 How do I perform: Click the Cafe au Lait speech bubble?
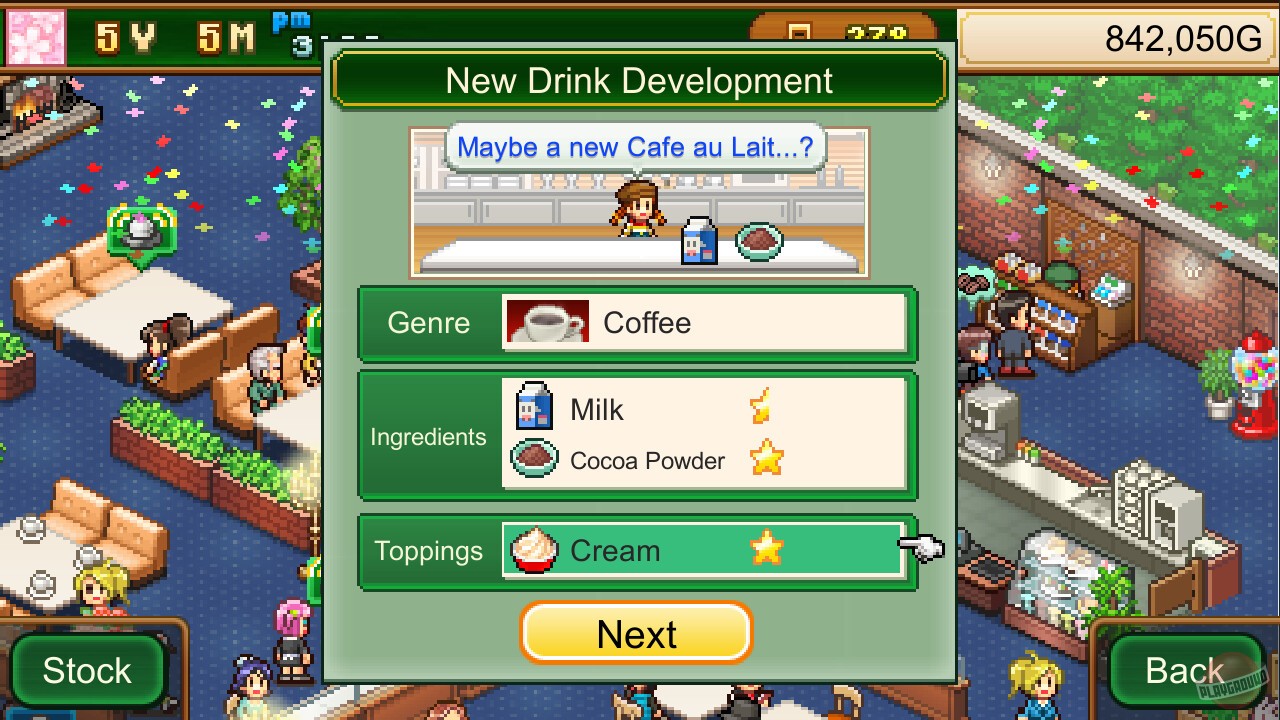(x=638, y=146)
